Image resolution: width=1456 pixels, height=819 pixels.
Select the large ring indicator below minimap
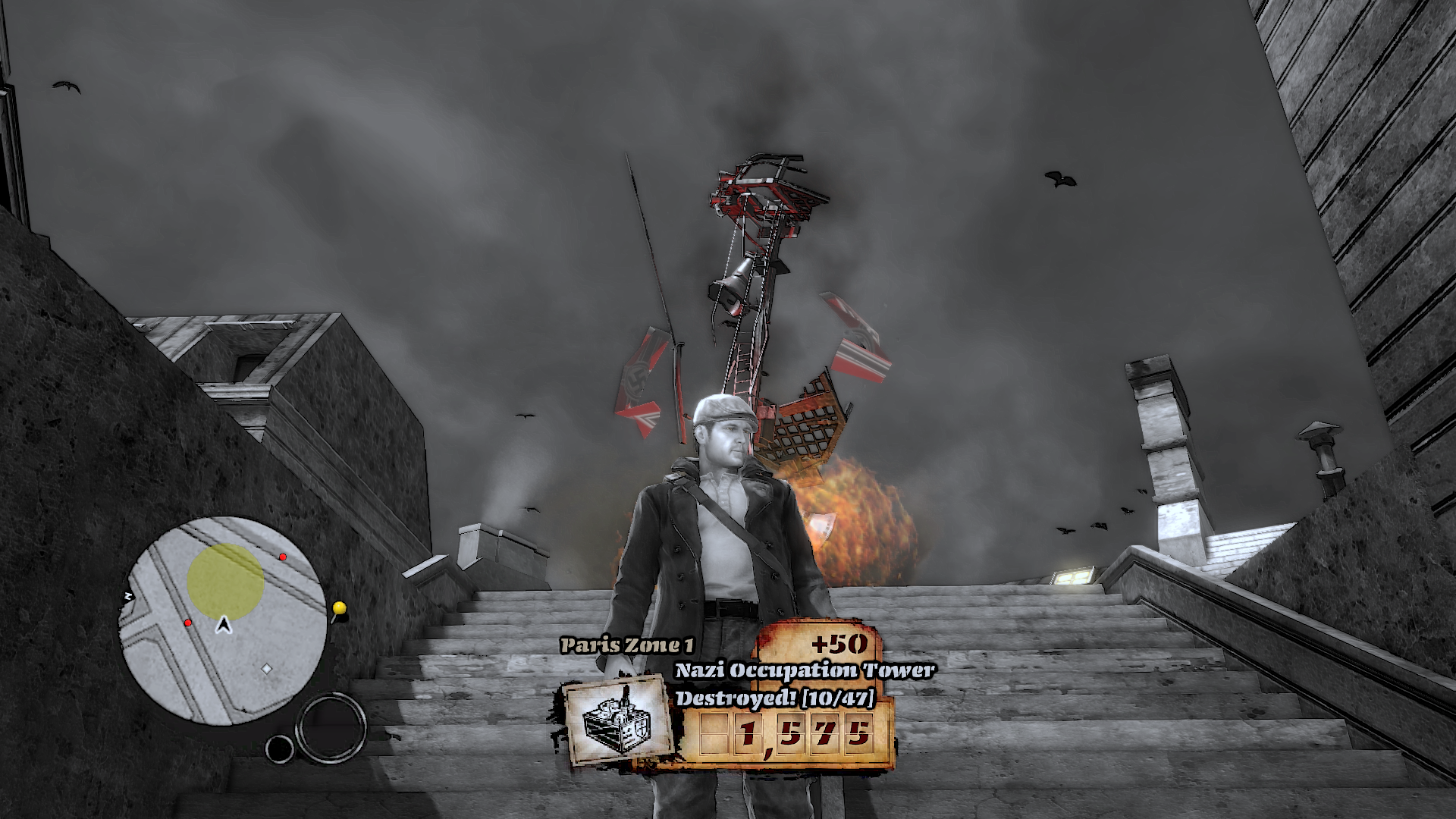(331, 728)
